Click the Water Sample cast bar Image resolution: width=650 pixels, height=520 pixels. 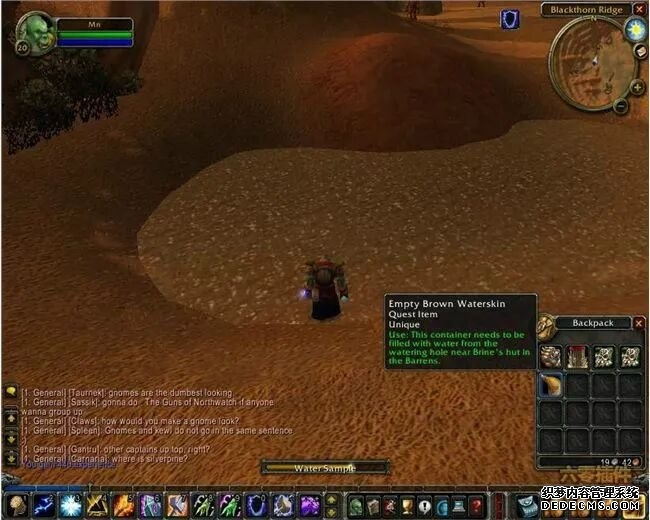(x=324, y=467)
